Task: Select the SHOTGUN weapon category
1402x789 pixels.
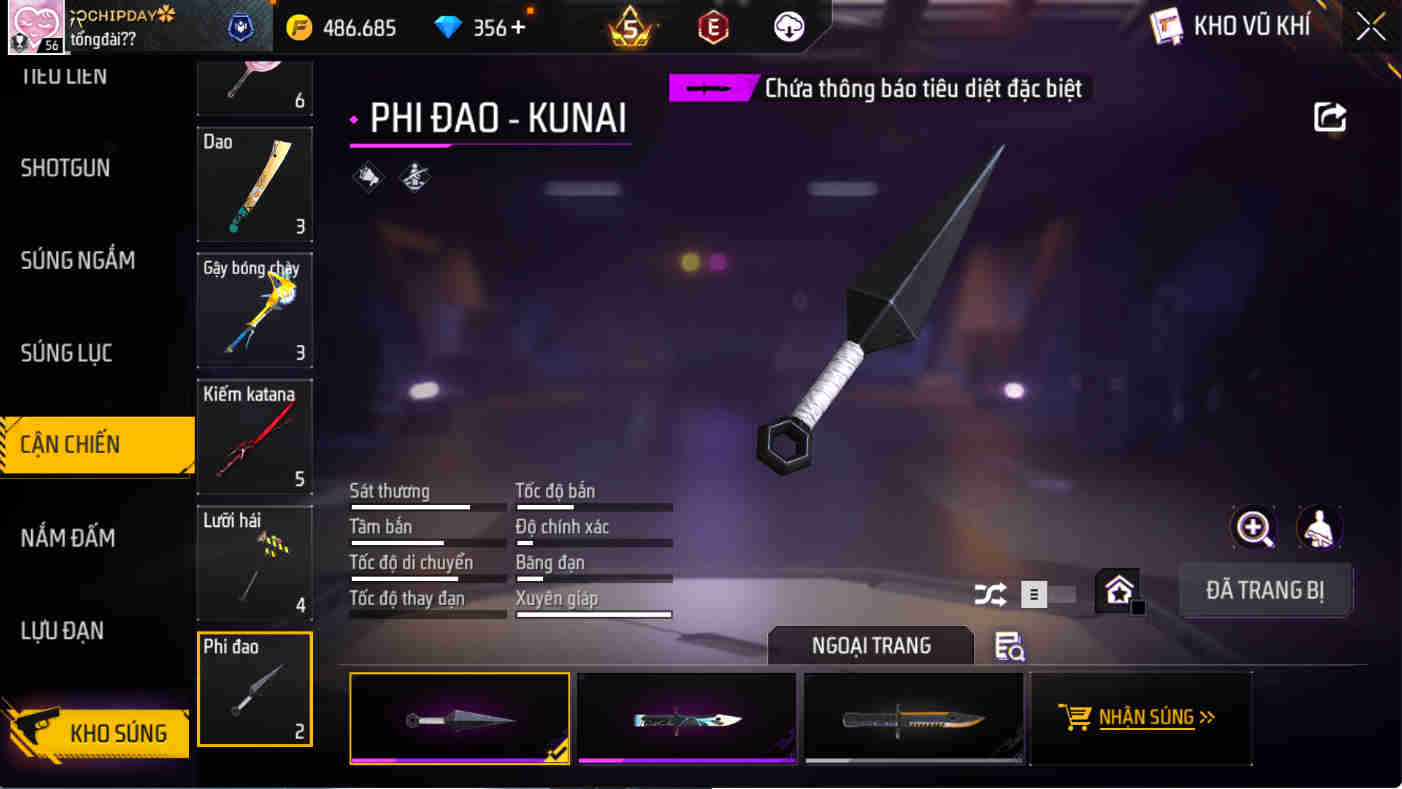Action: pyautogui.click(x=65, y=168)
